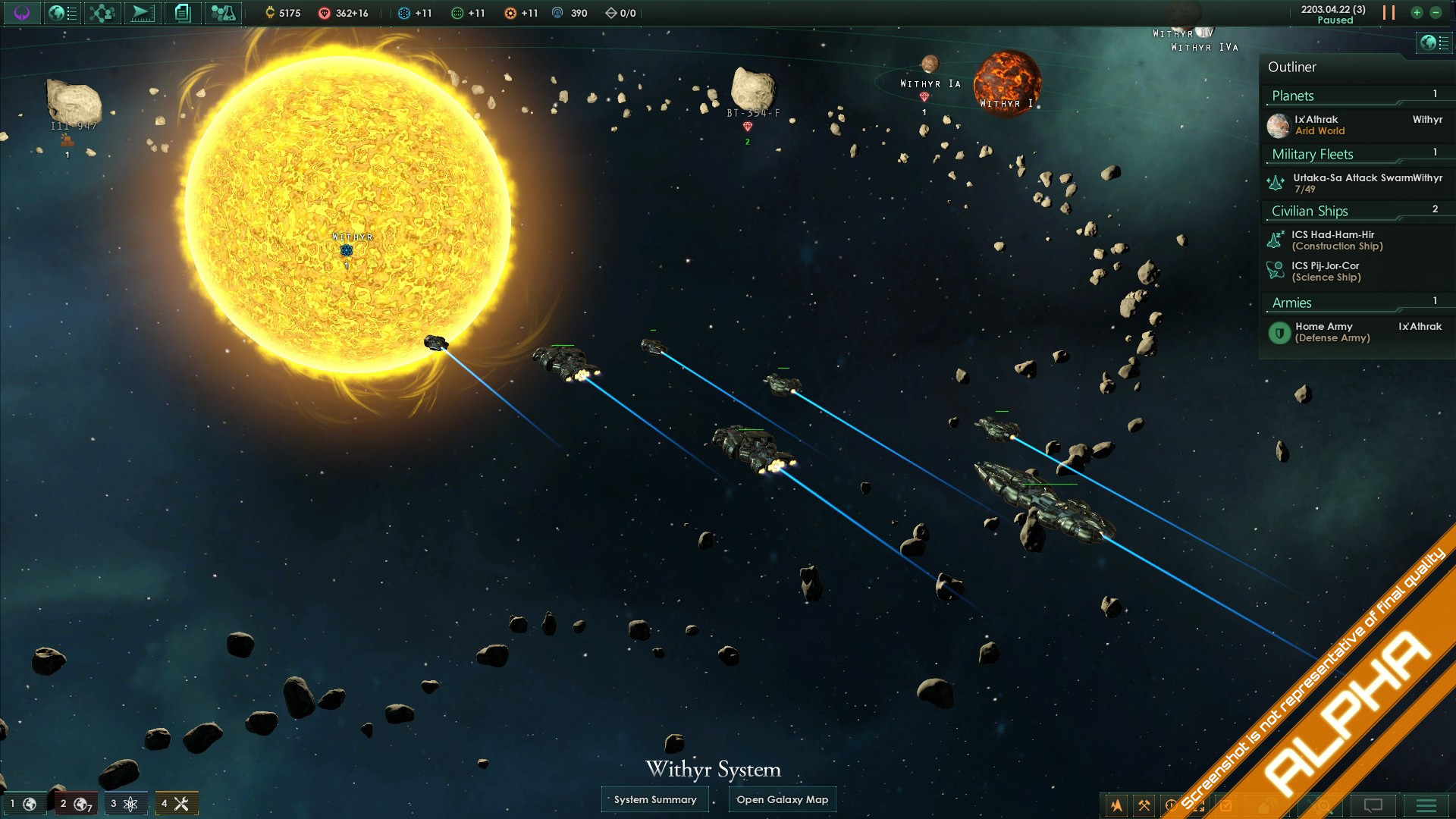Open the empire government emblem button
Screen dimensions: 1456x819
[x=21, y=13]
